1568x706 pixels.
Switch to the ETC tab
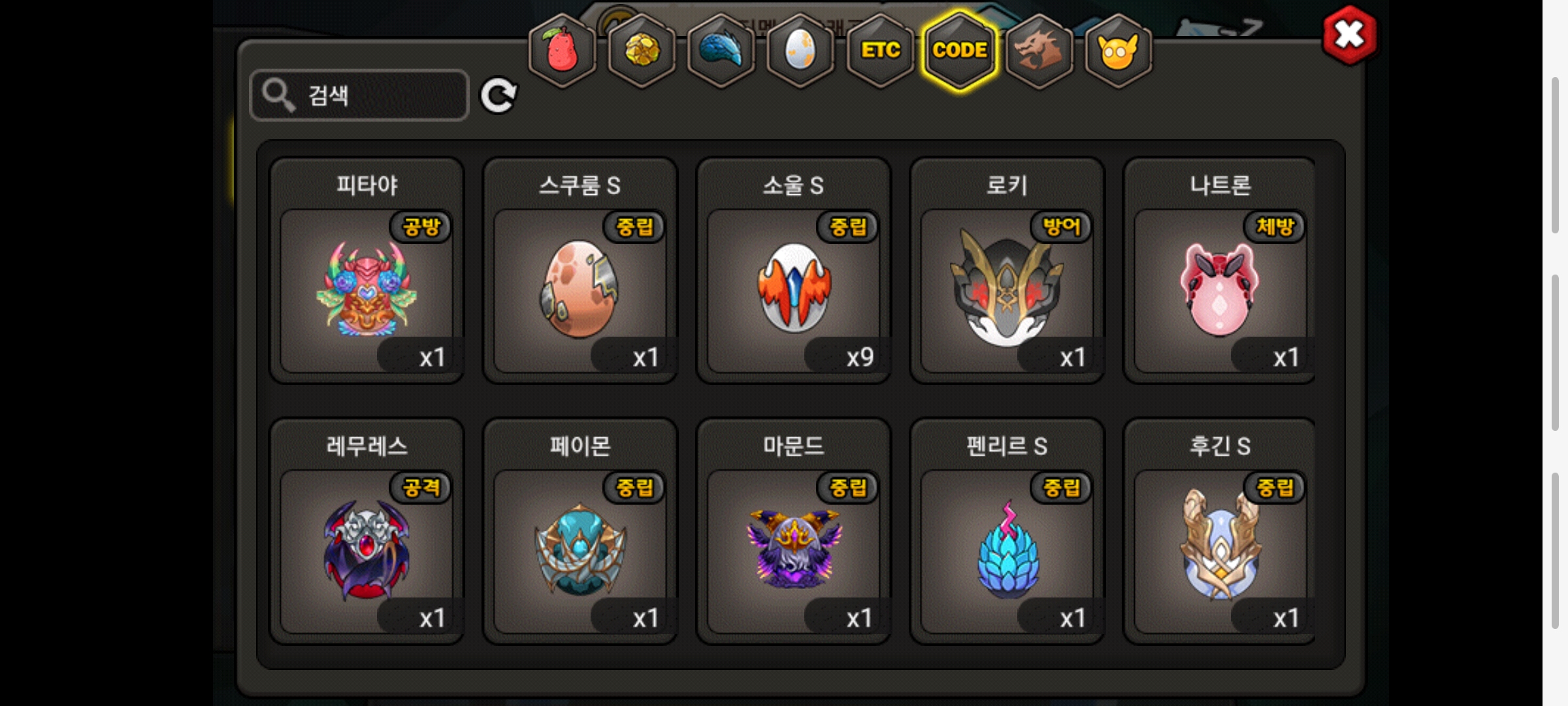click(880, 51)
